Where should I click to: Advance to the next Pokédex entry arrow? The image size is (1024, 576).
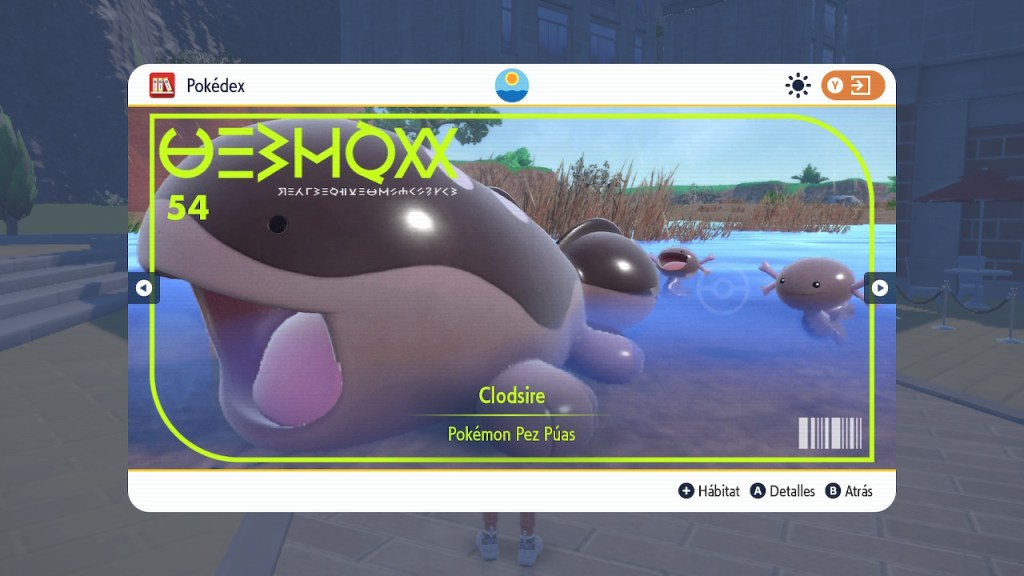880,288
